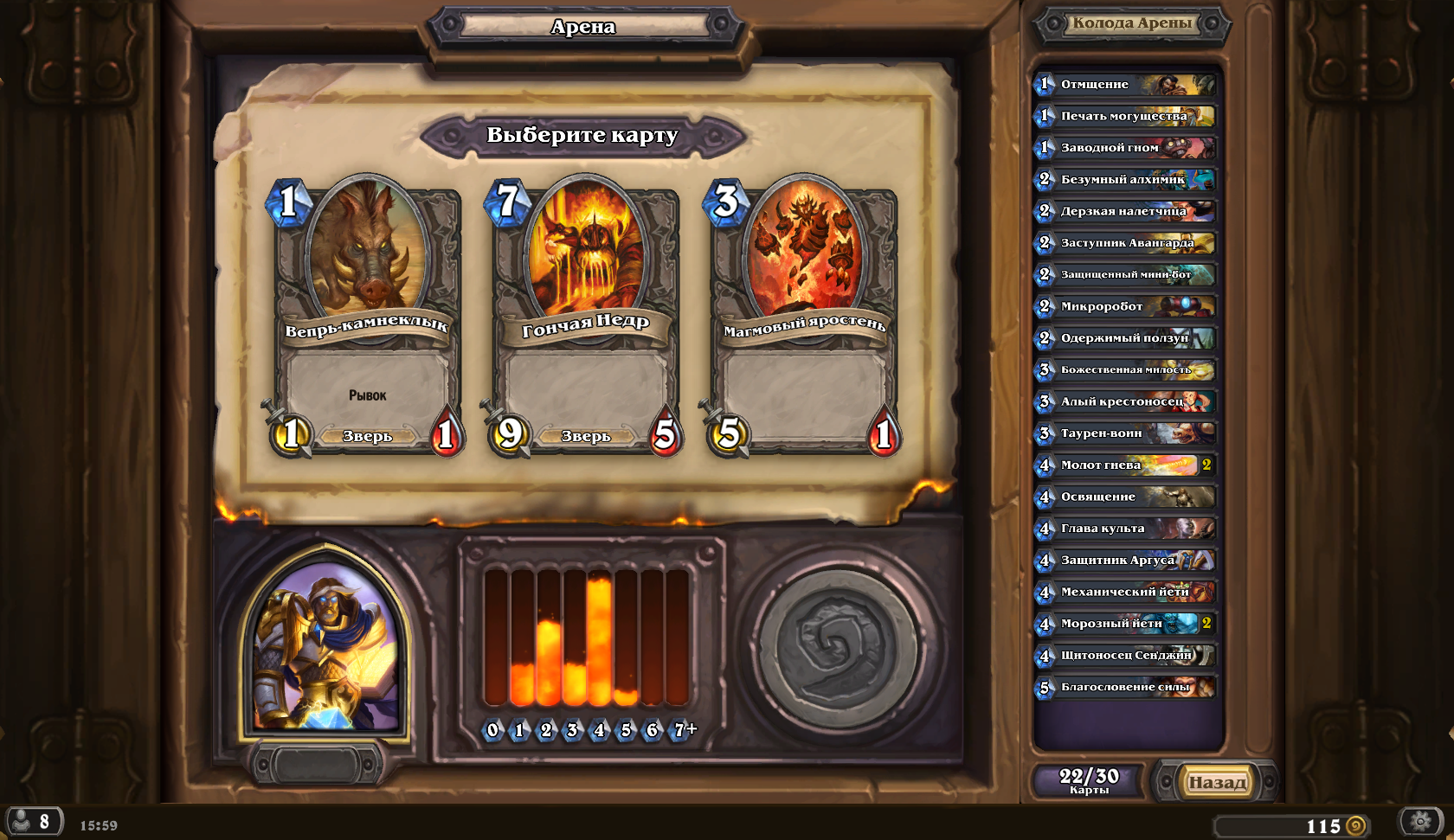Select Таурен-воин in the deck list
The width and height of the screenshot is (1454, 840).
point(1126,433)
